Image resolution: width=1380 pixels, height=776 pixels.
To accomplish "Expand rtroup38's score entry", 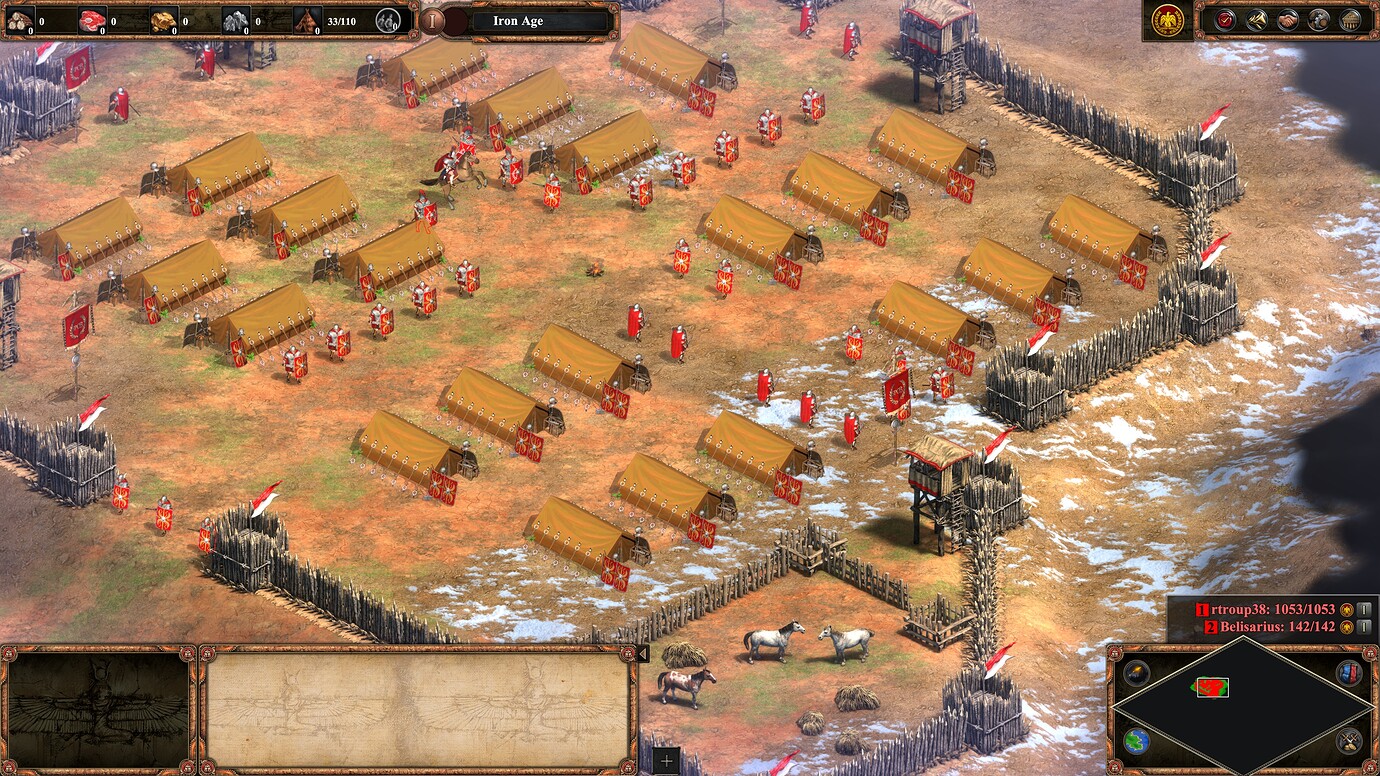I will tap(1364, 609).
